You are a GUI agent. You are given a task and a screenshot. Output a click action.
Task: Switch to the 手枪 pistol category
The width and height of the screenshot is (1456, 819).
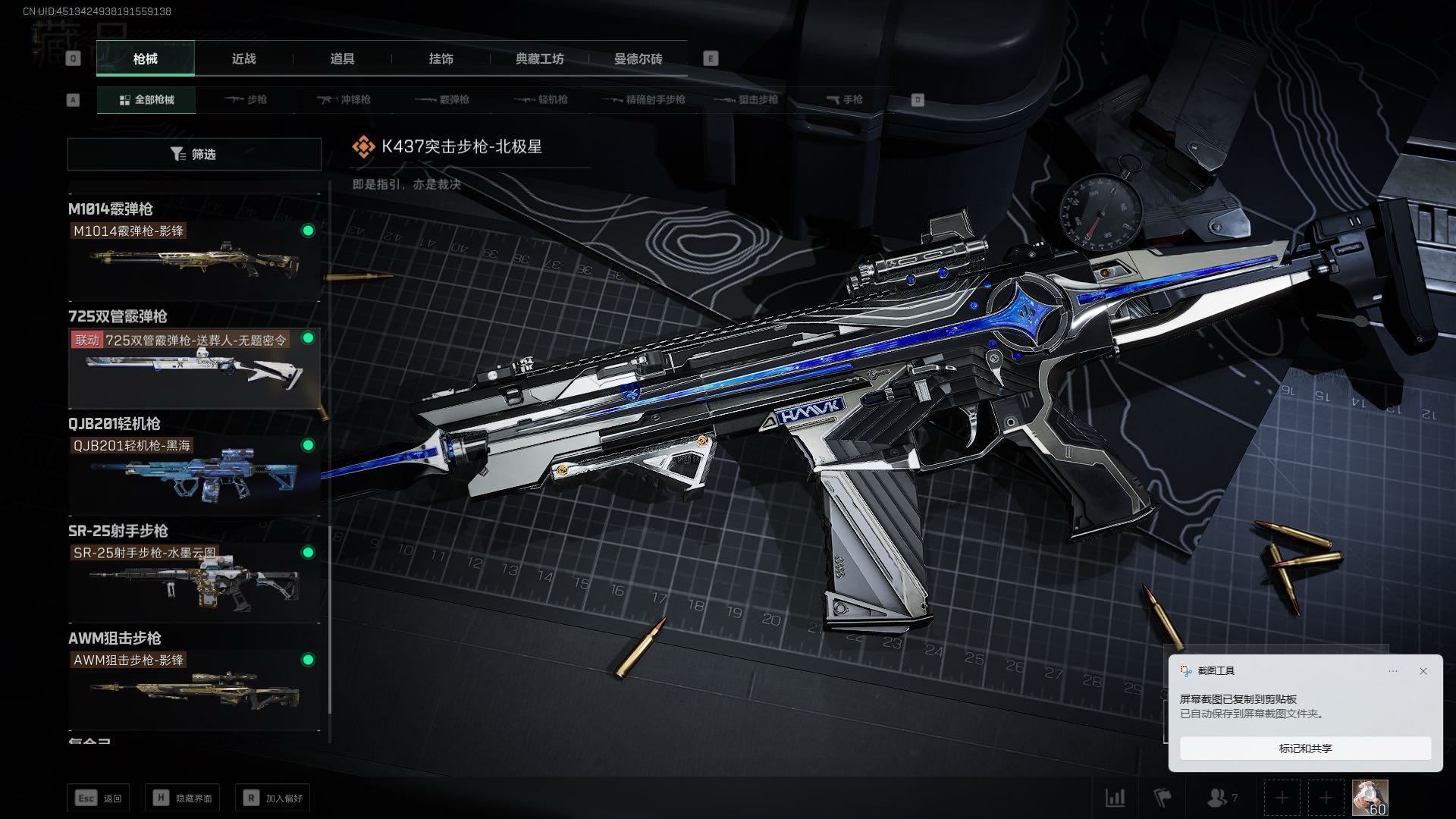click(x=844, y=99)
